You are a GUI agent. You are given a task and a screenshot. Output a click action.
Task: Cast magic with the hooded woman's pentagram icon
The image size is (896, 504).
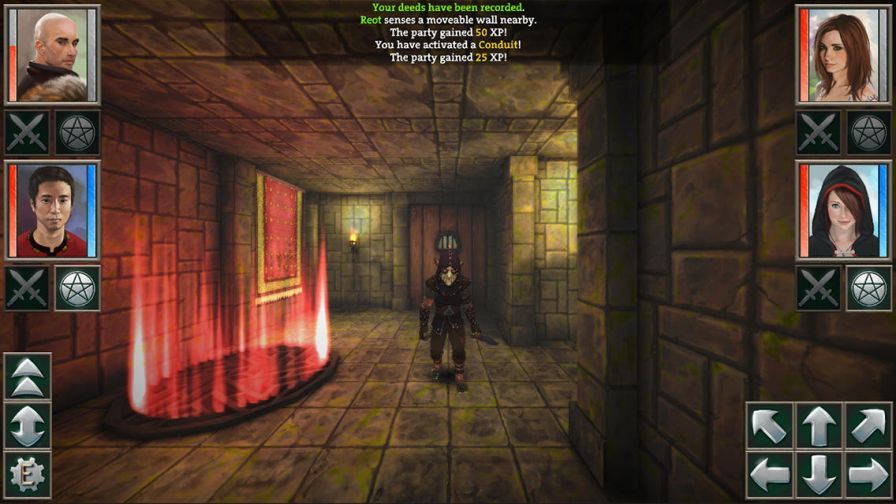pyautogui.click(x=869, y=288)
